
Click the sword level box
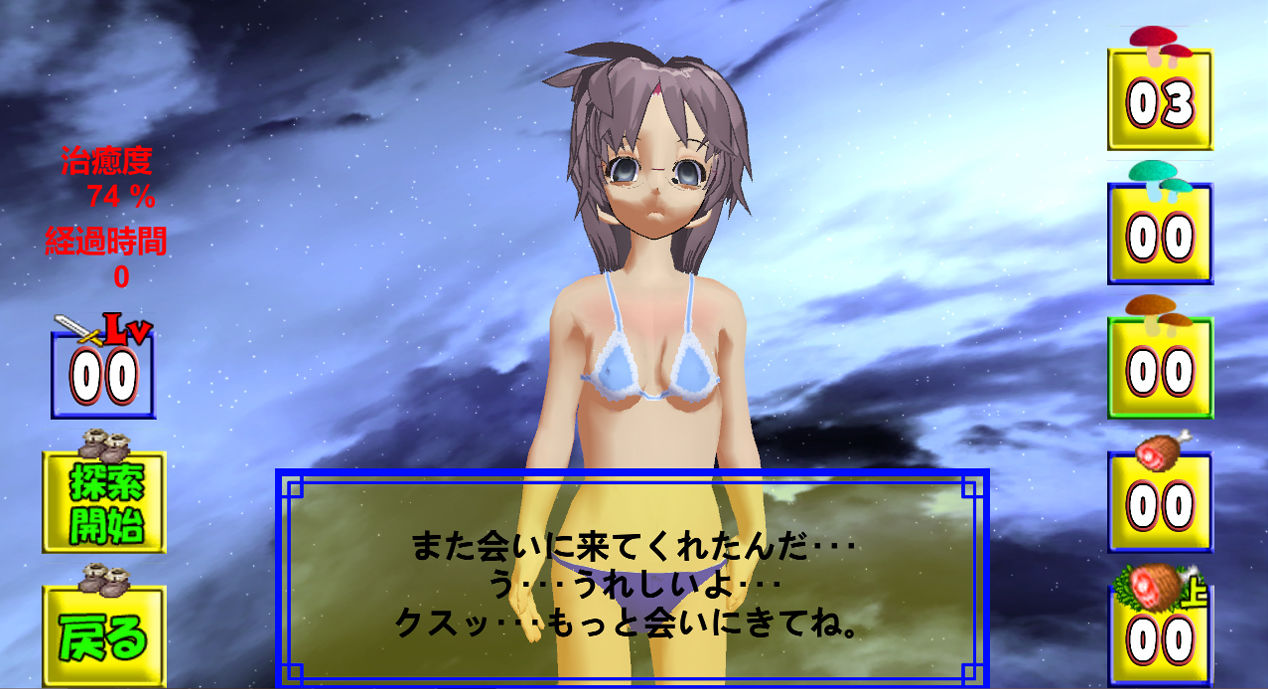pos(104,374)
